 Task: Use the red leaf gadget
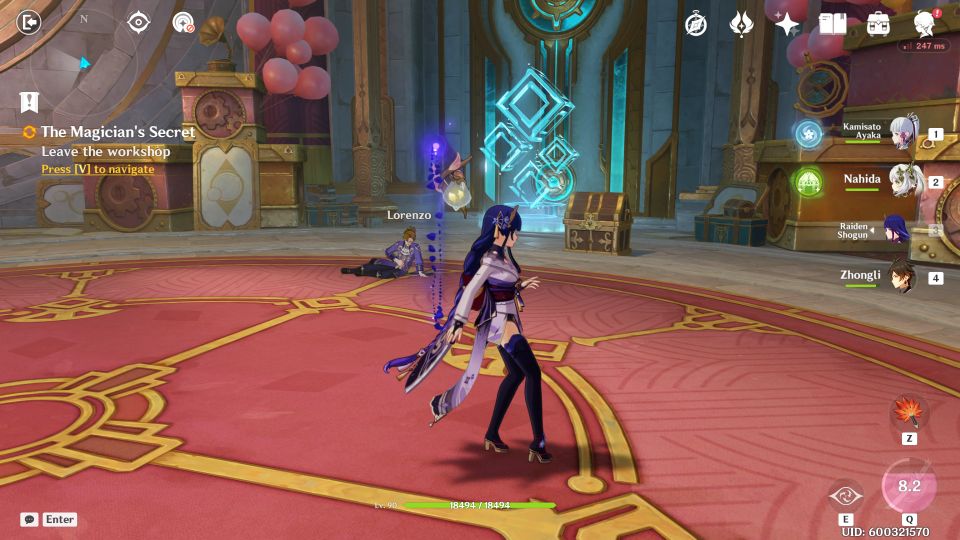909,412
